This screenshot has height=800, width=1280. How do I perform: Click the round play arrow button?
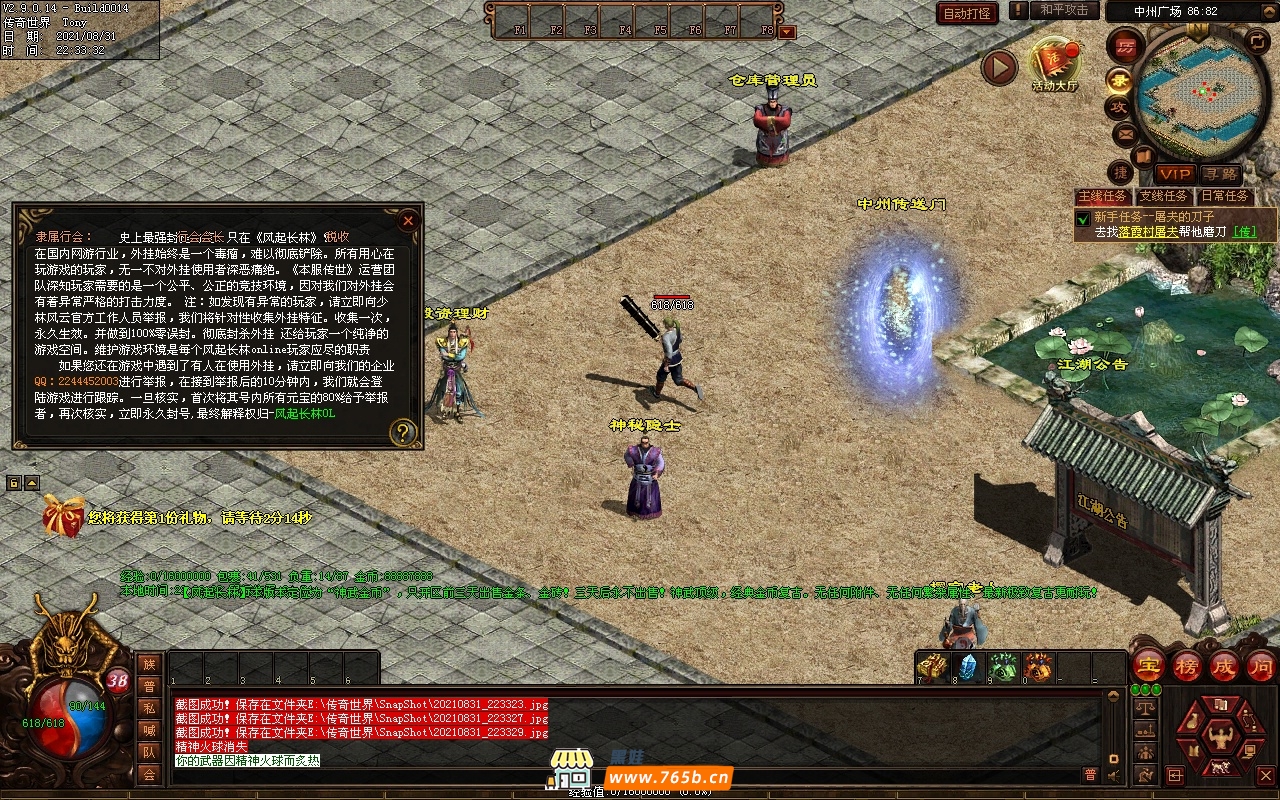(x=999, y=67)
